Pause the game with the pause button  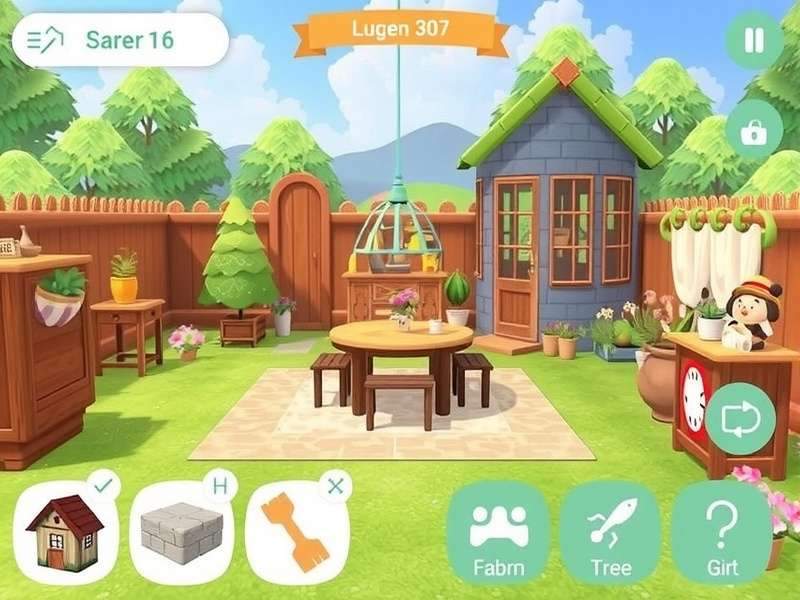[754, 41]
